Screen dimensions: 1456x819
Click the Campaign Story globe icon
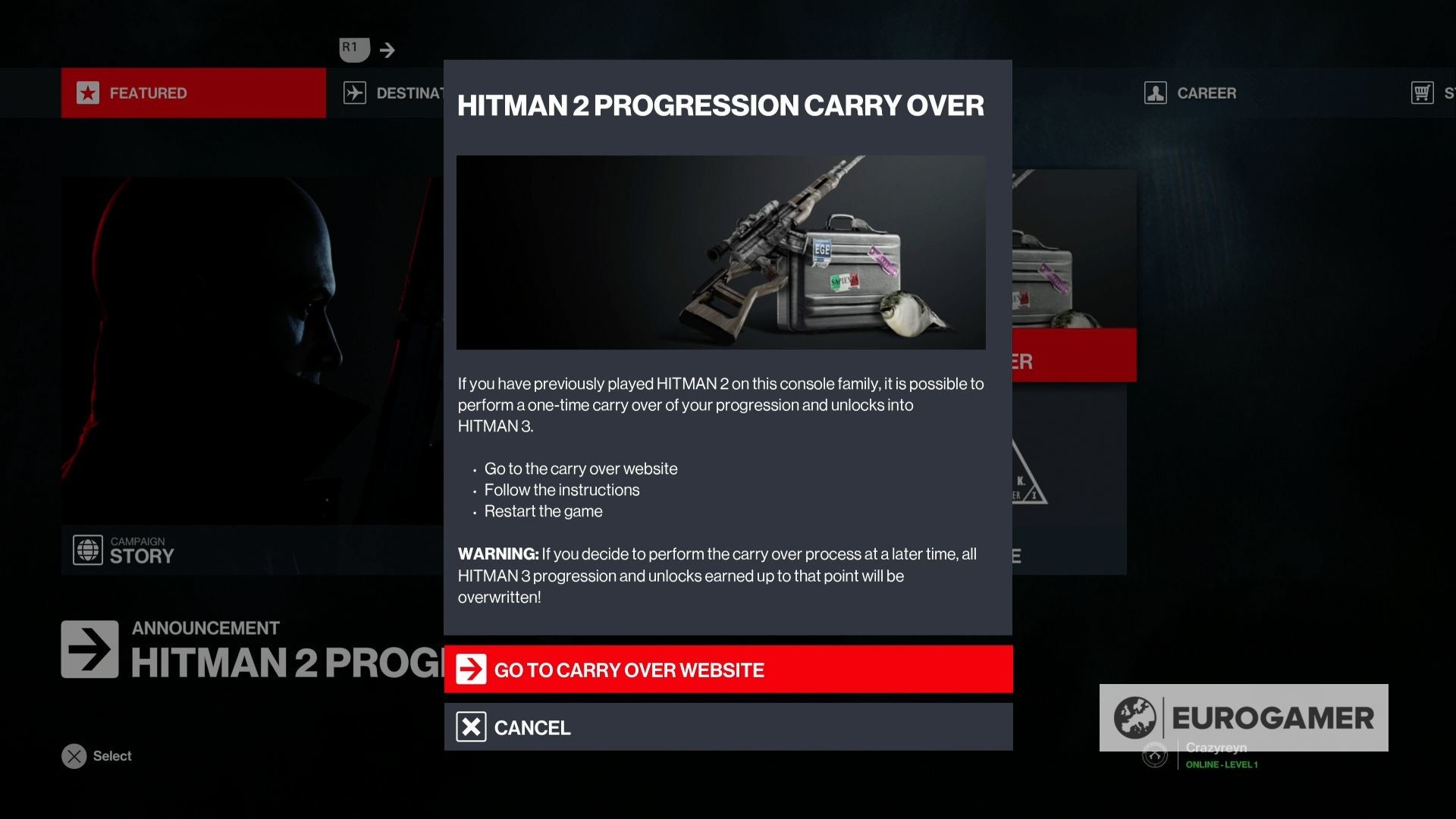[x=86, y=550]
